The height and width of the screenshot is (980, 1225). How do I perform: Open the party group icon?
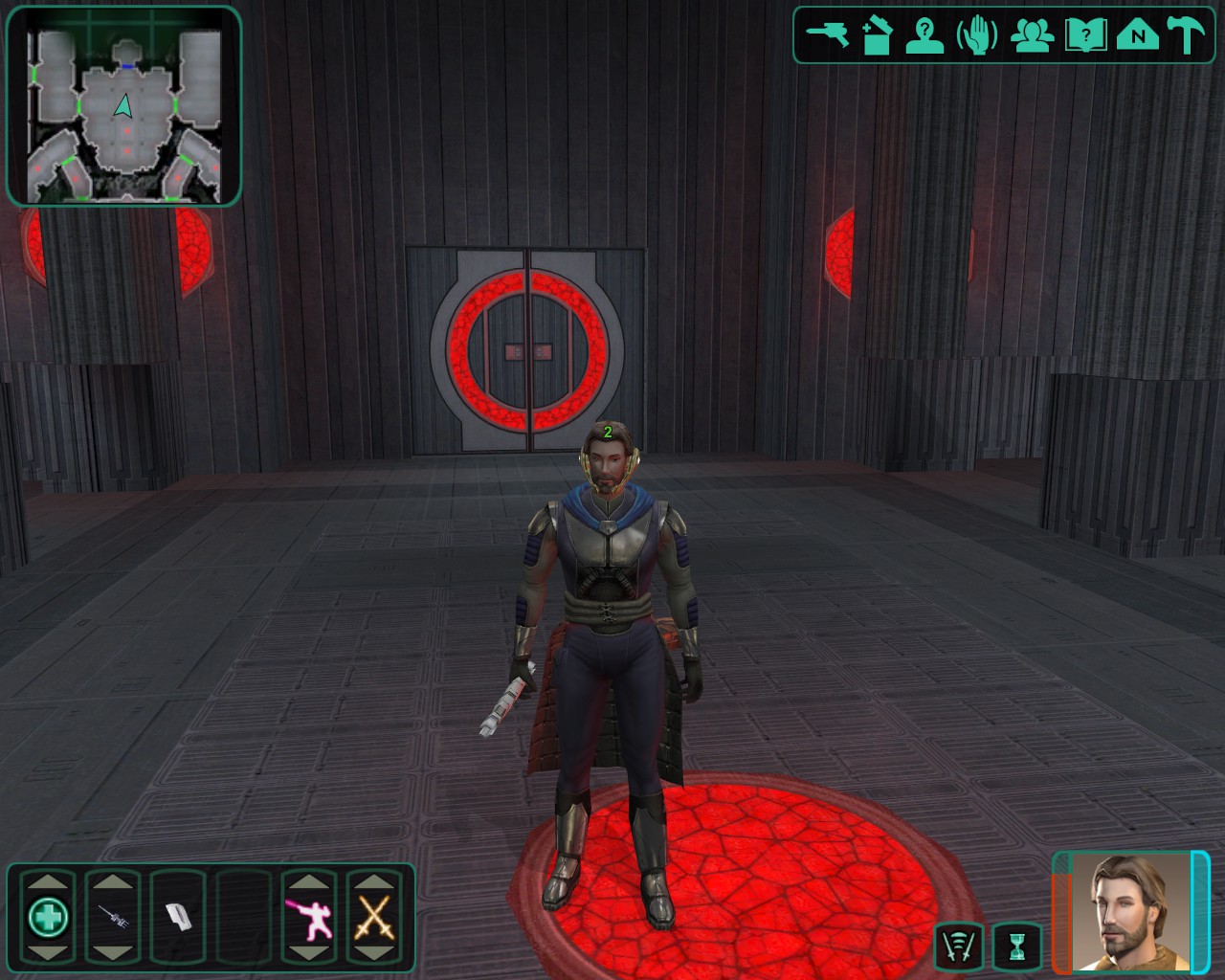[x=1032, y=36]
